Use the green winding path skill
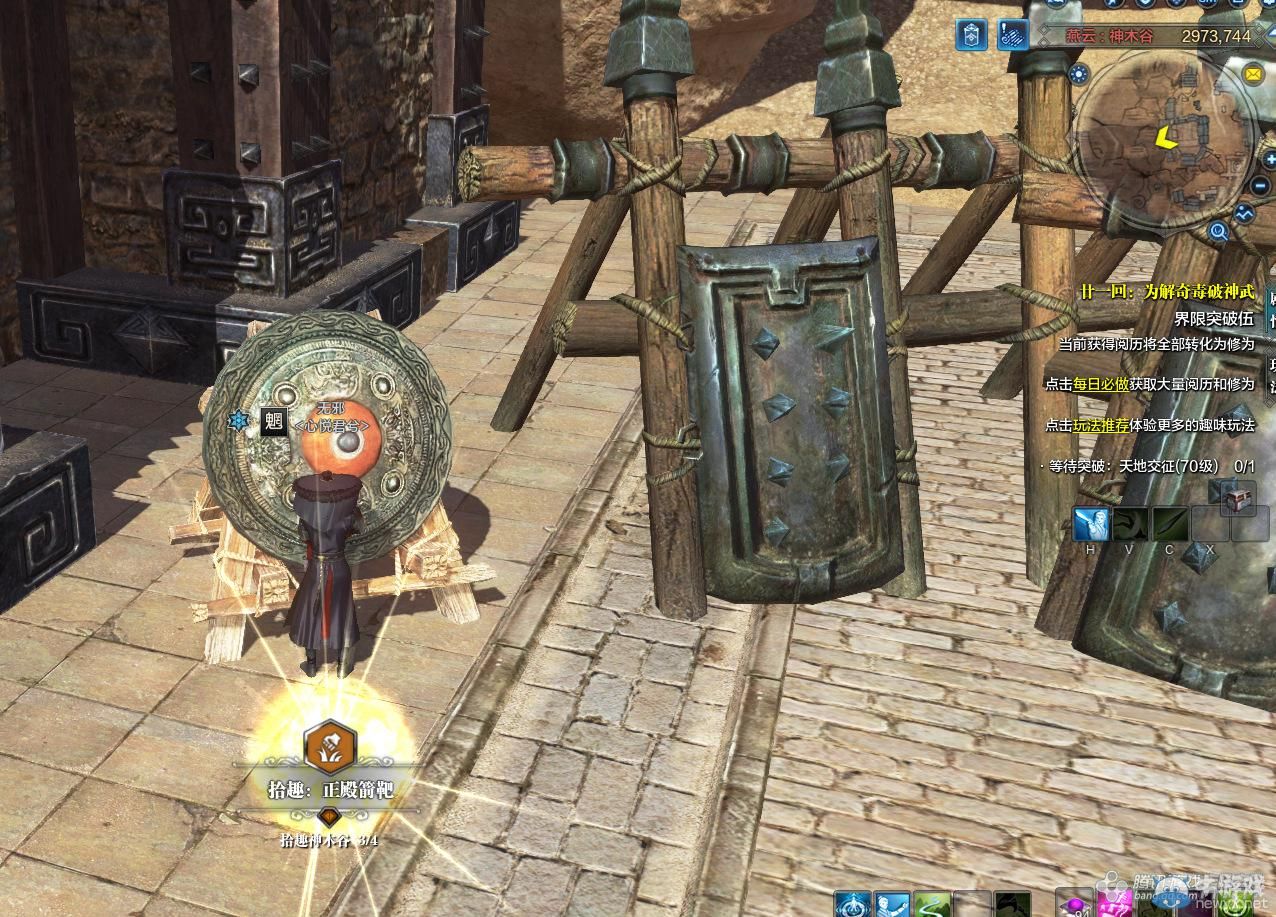Screen dimensions: 1276x917 [932, 905]
